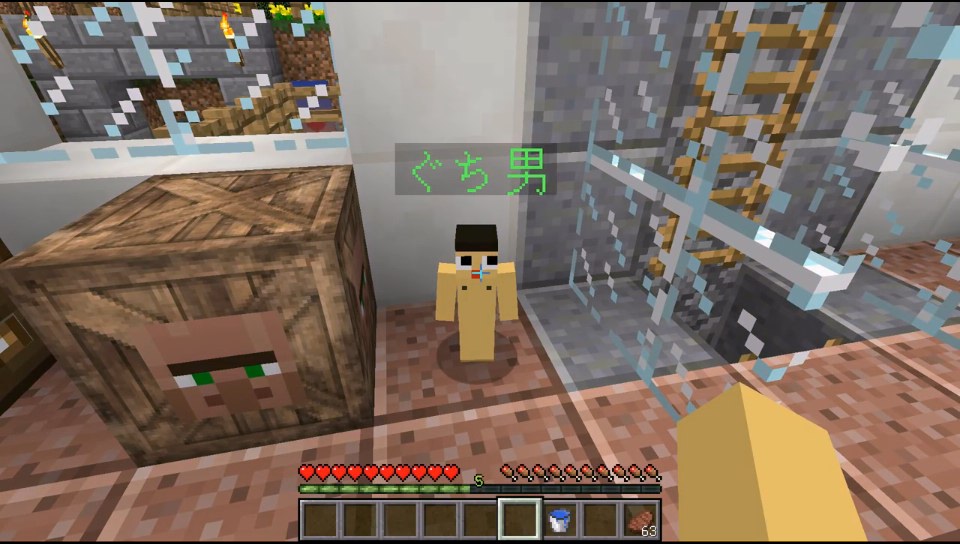Click the highlighted empty hotbar slot

click(520, 520)
